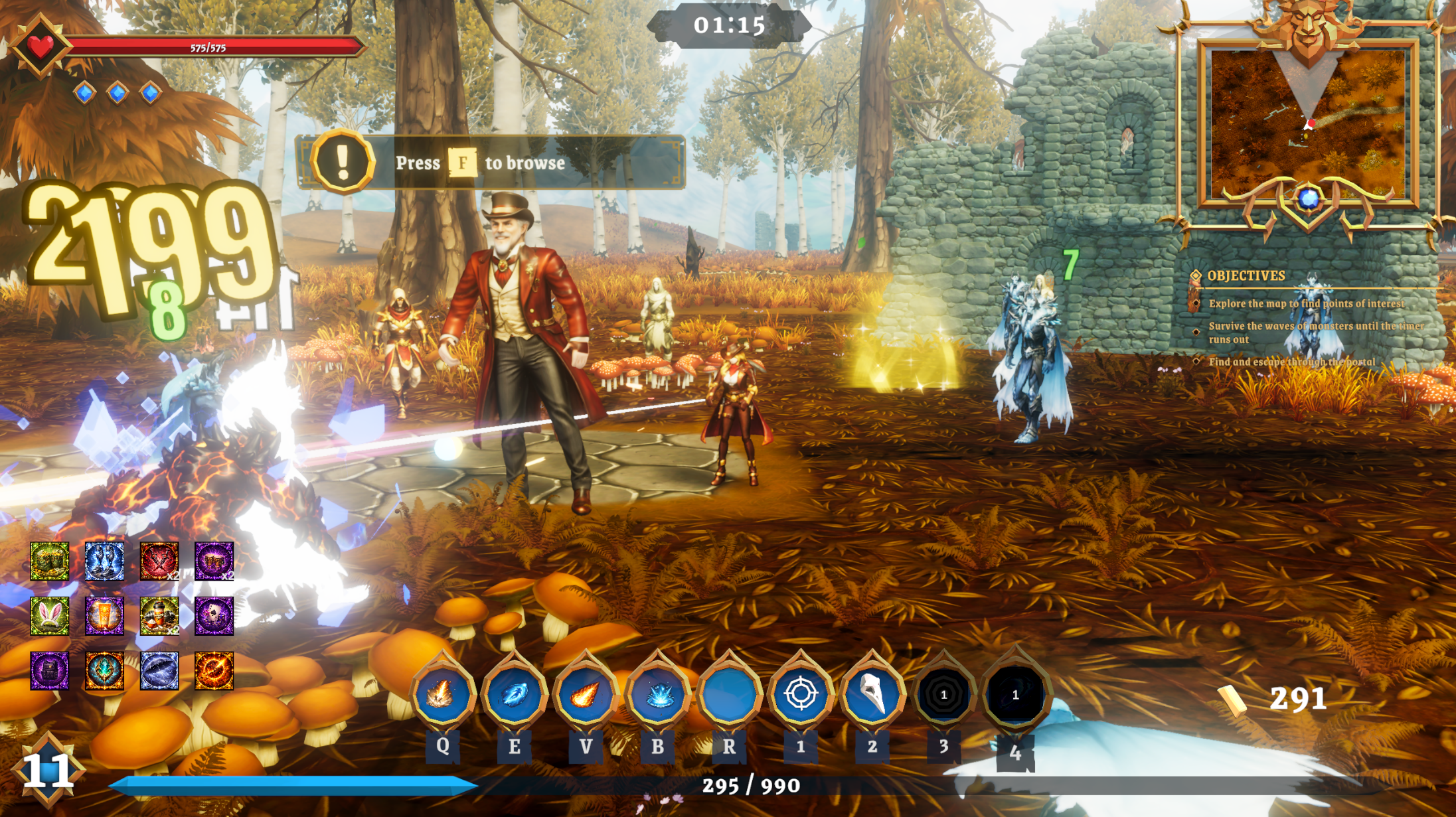Inspect the gold money bags item

point(50,561)
